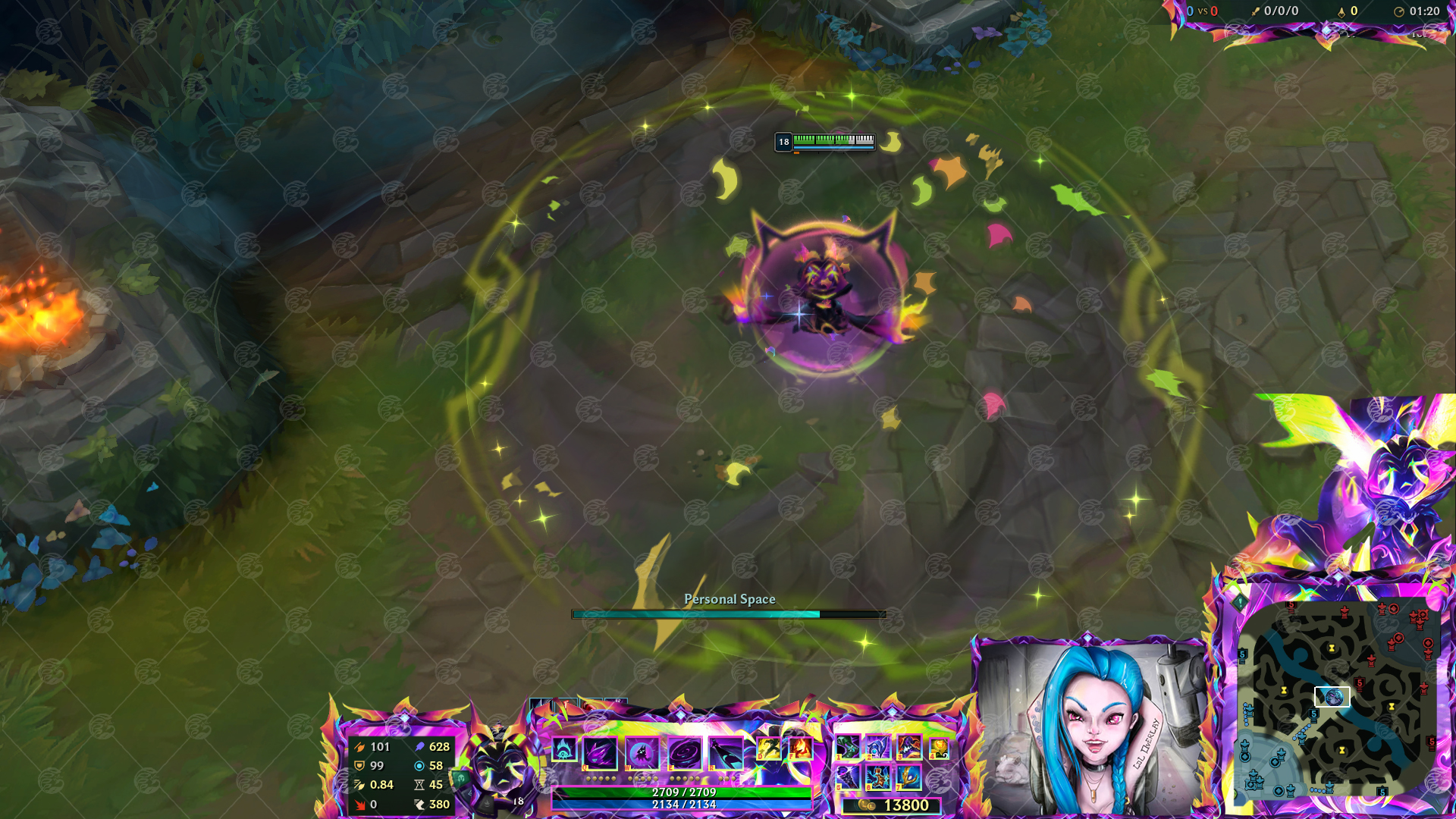
Task: Select the red hooded item in slot 3
Action: (908, 748)
